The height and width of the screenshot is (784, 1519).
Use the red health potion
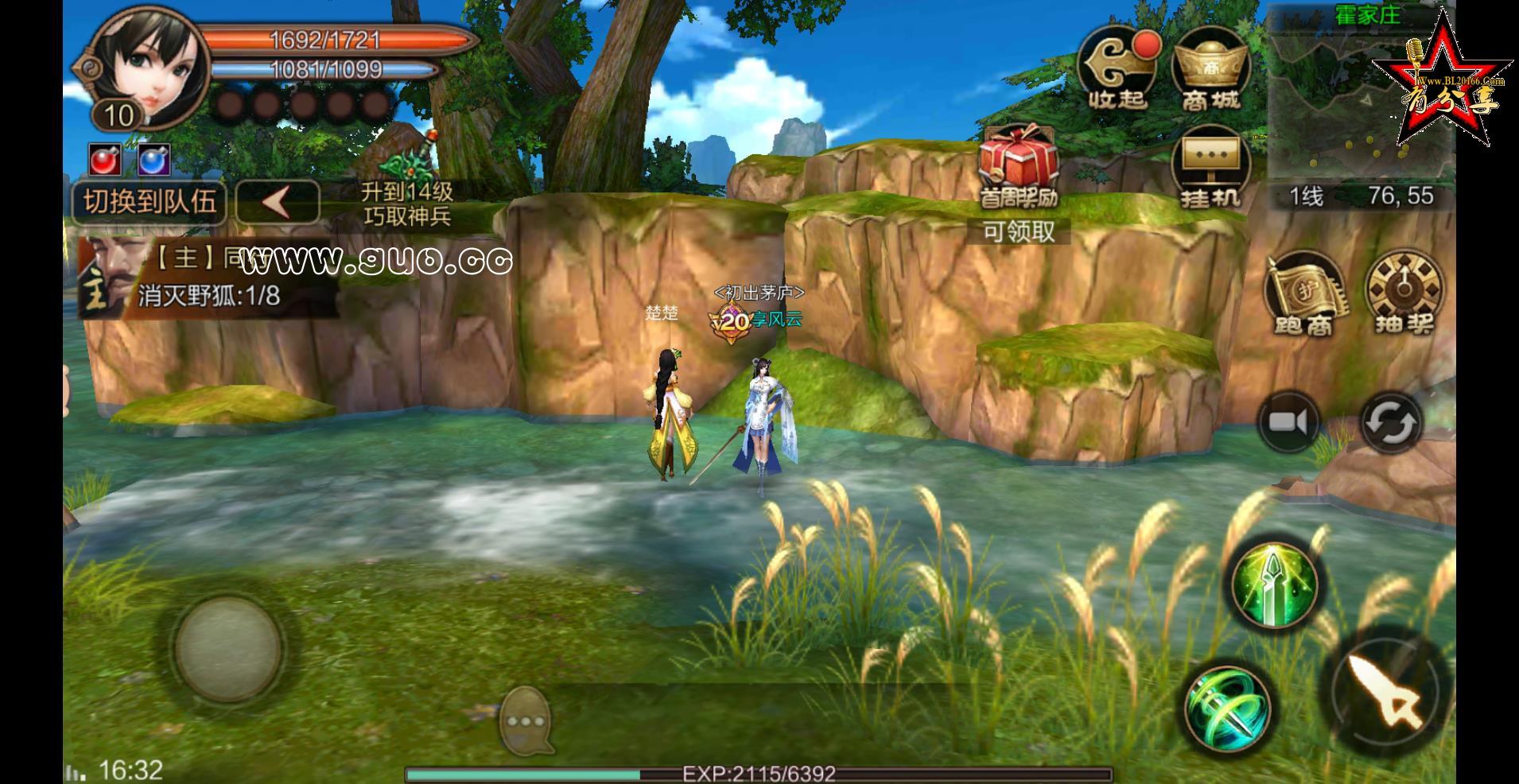point(104,161)
